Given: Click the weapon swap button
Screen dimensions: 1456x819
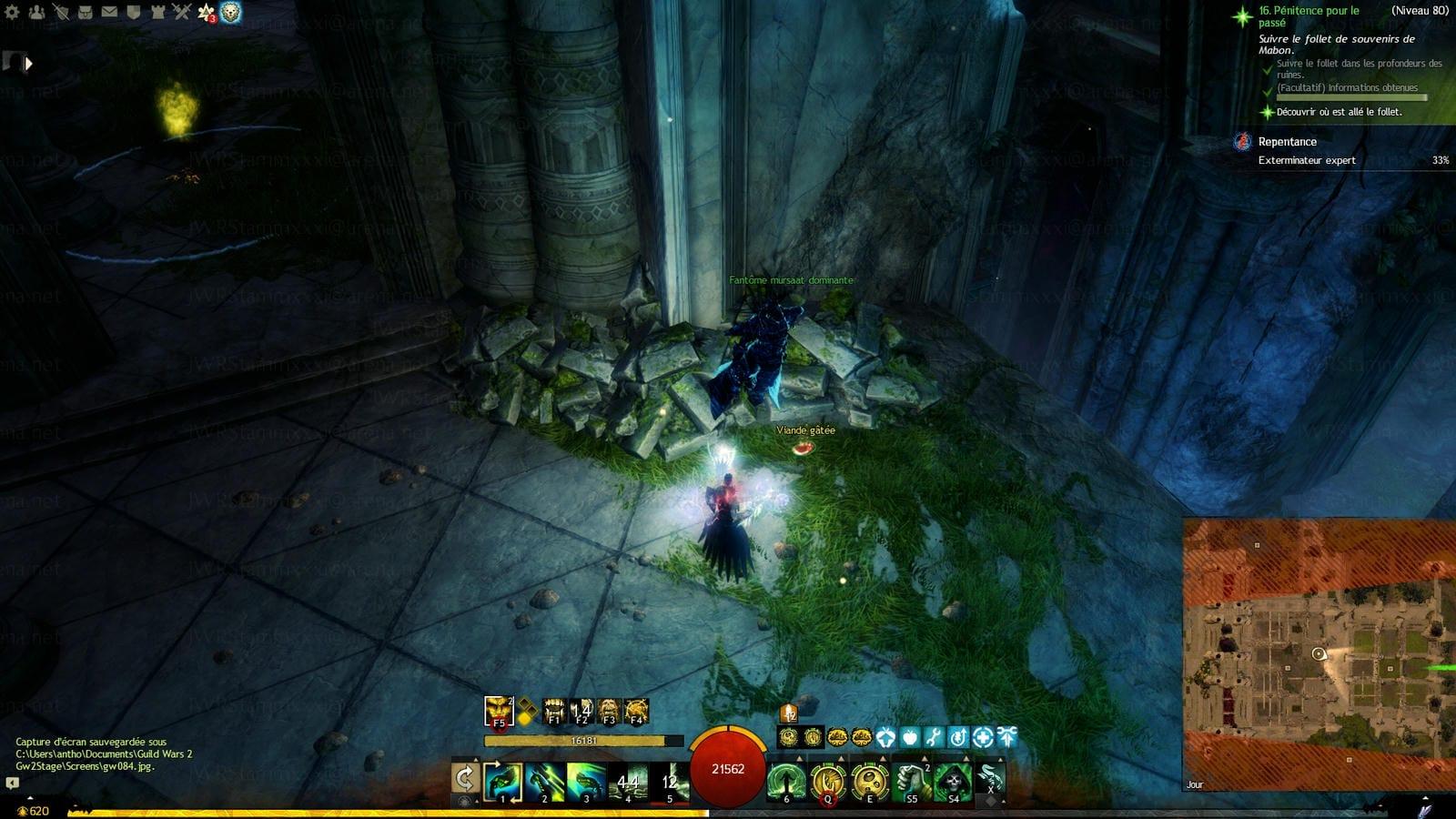Looking at the screenshot, I should pyautogui.click(x=465, y=779).
